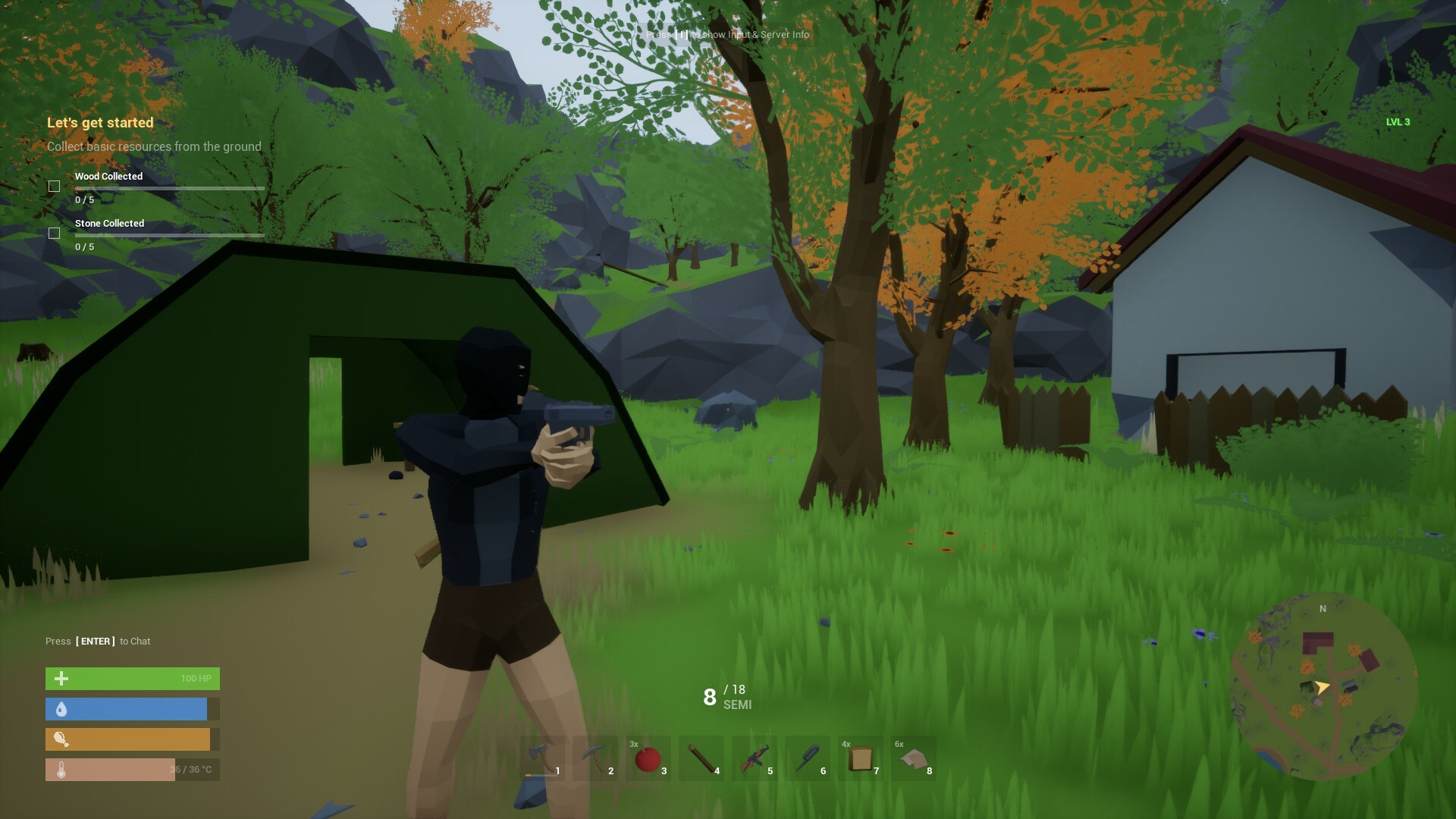The image size is (1456, 819).
Task: Equip the AK rifle in slot 5
Action: (755, 758)
